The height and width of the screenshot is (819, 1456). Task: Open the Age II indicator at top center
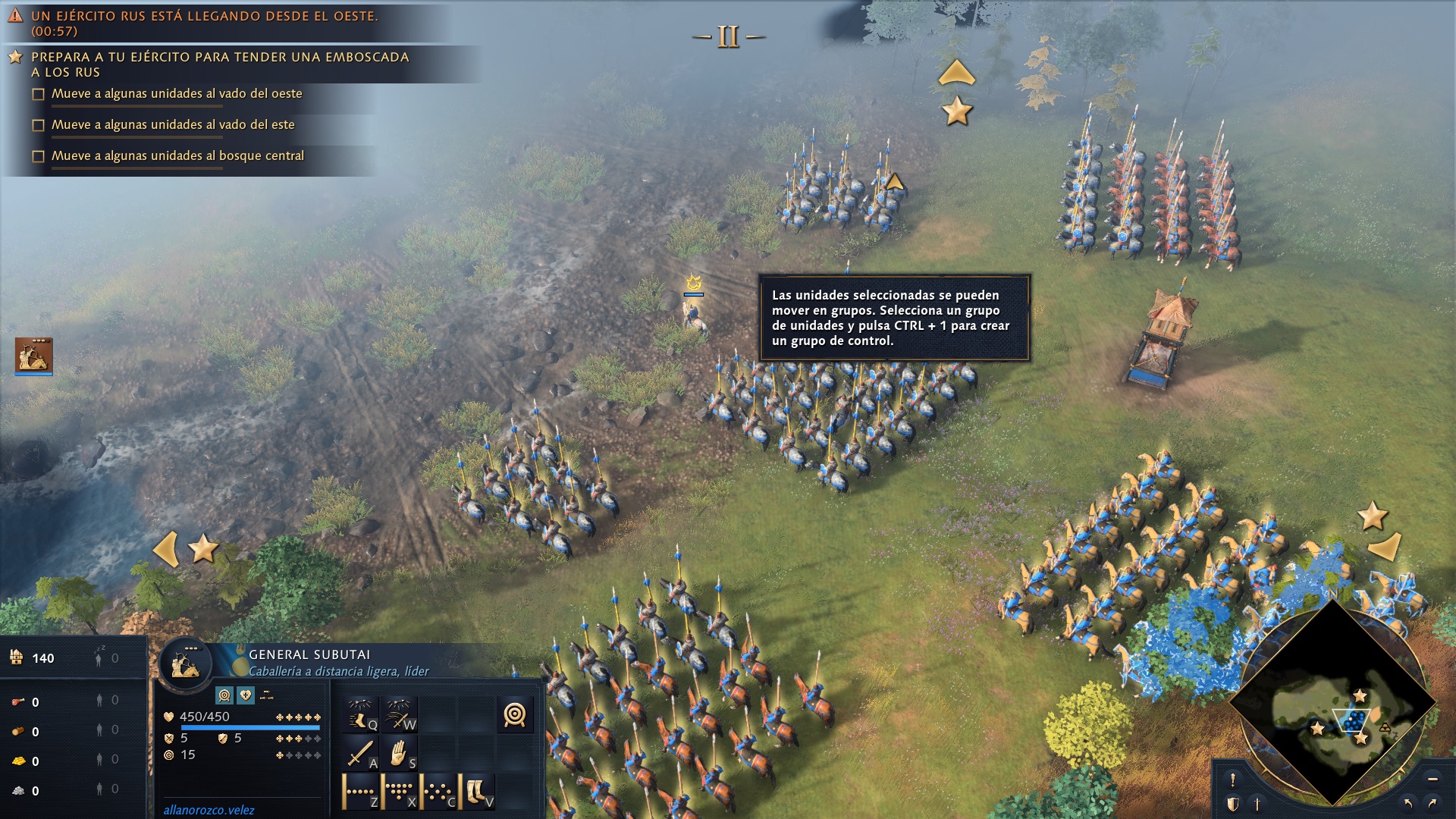click(728, 34)
